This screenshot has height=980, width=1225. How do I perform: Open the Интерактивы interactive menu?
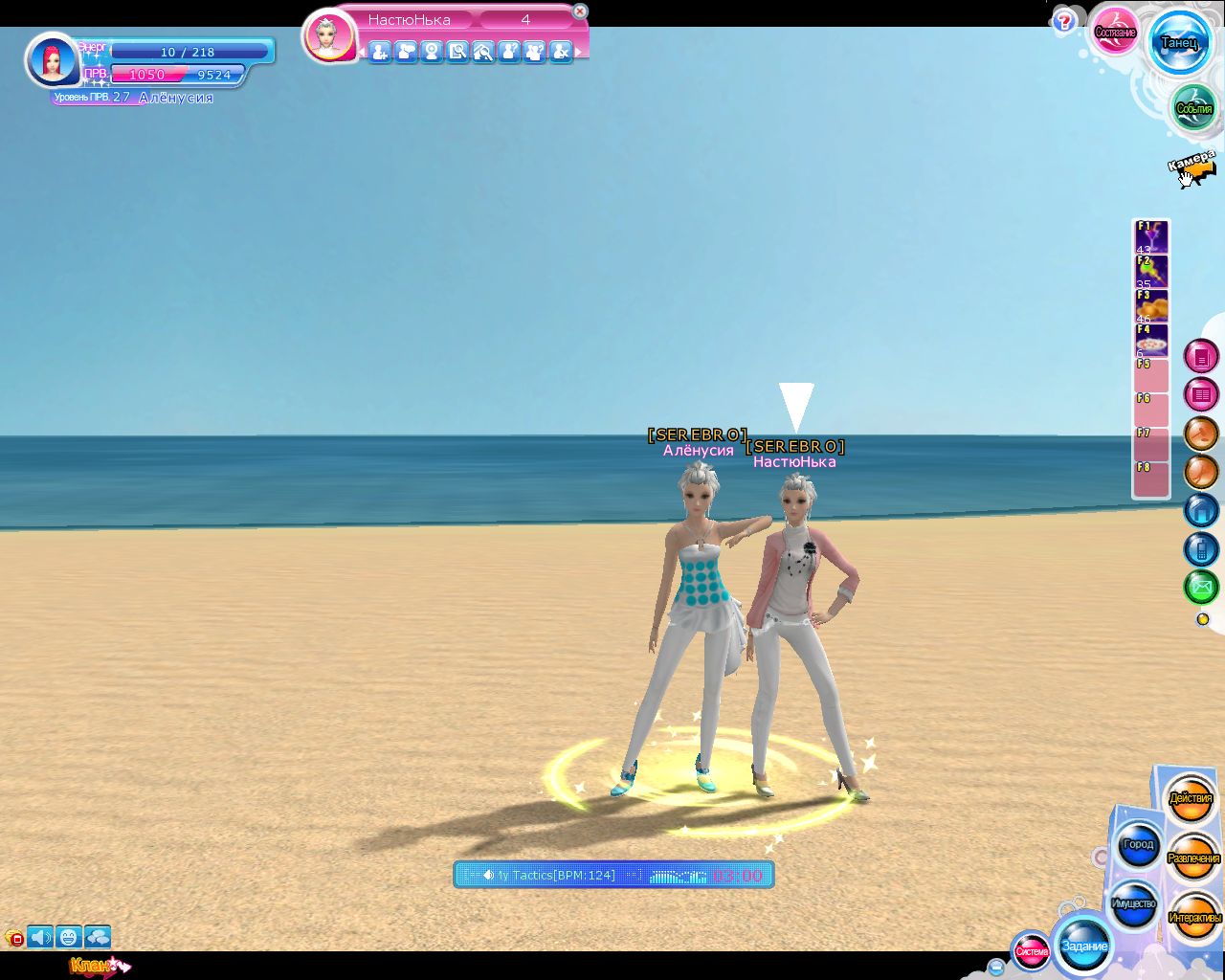(x=1194, y=918)
